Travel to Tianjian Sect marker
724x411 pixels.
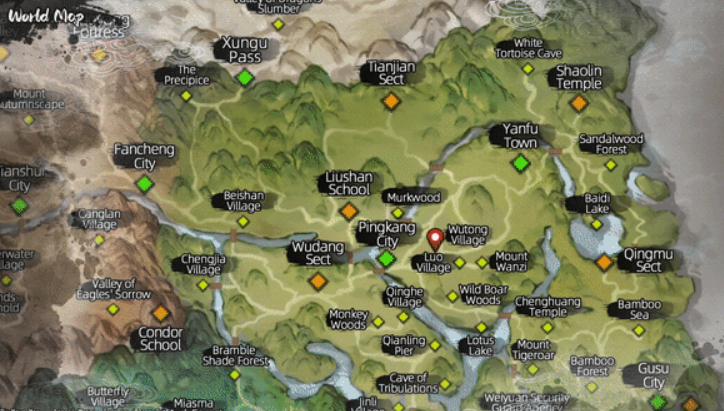coord(391,101)
